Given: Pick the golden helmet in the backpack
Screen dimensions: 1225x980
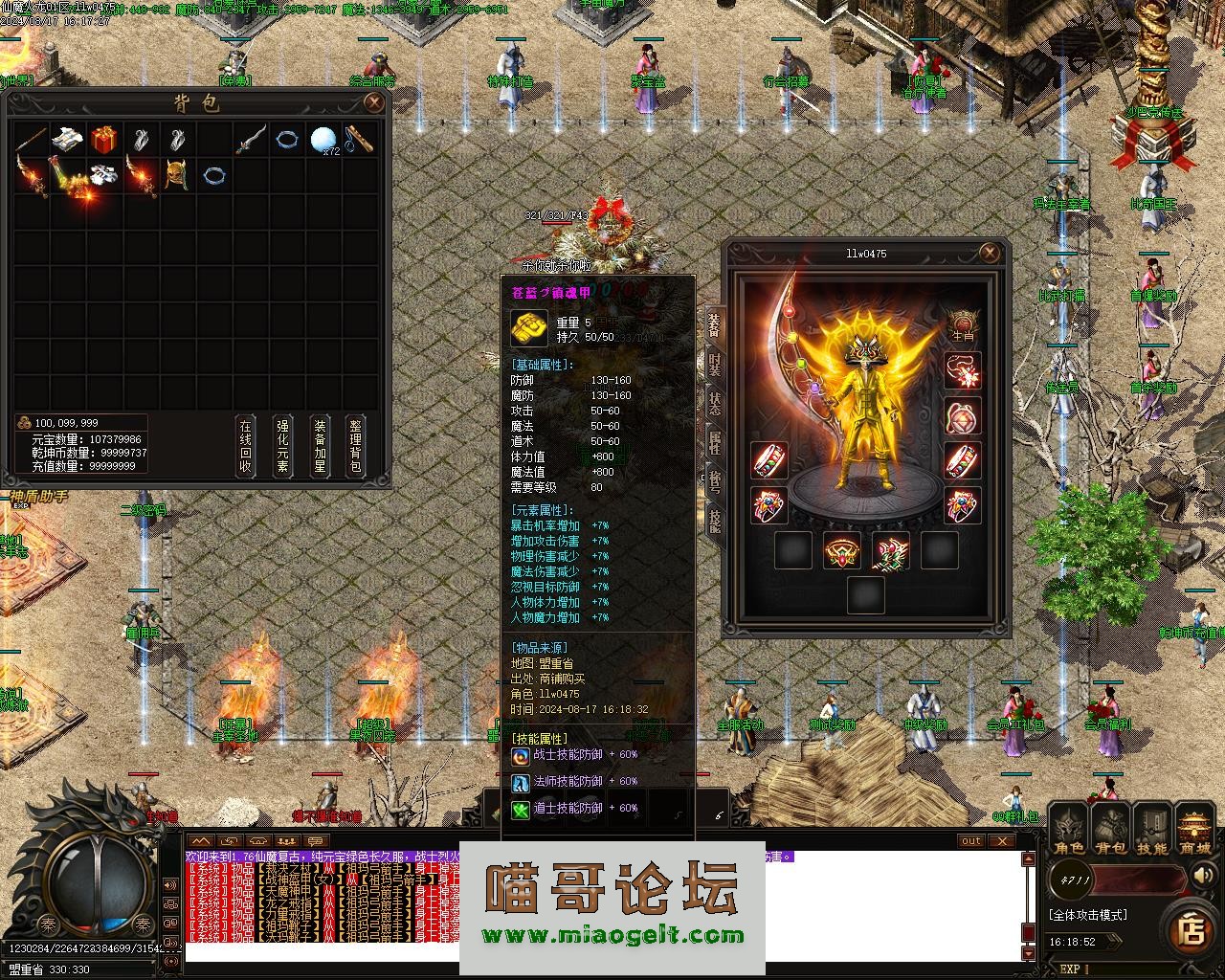Looking at the screenshot, I should click(176, 176).
